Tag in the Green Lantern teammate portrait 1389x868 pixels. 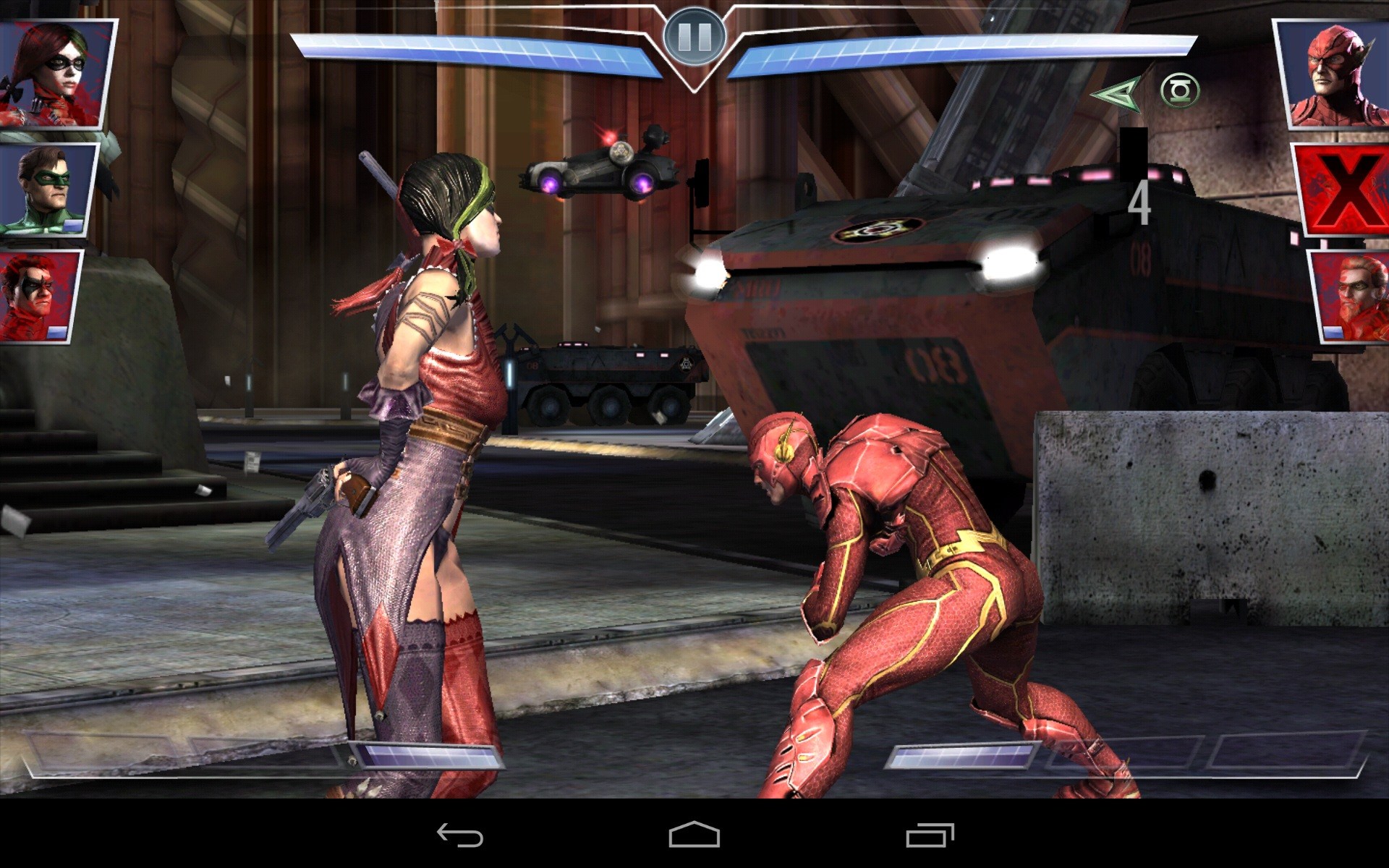(49, 190)
